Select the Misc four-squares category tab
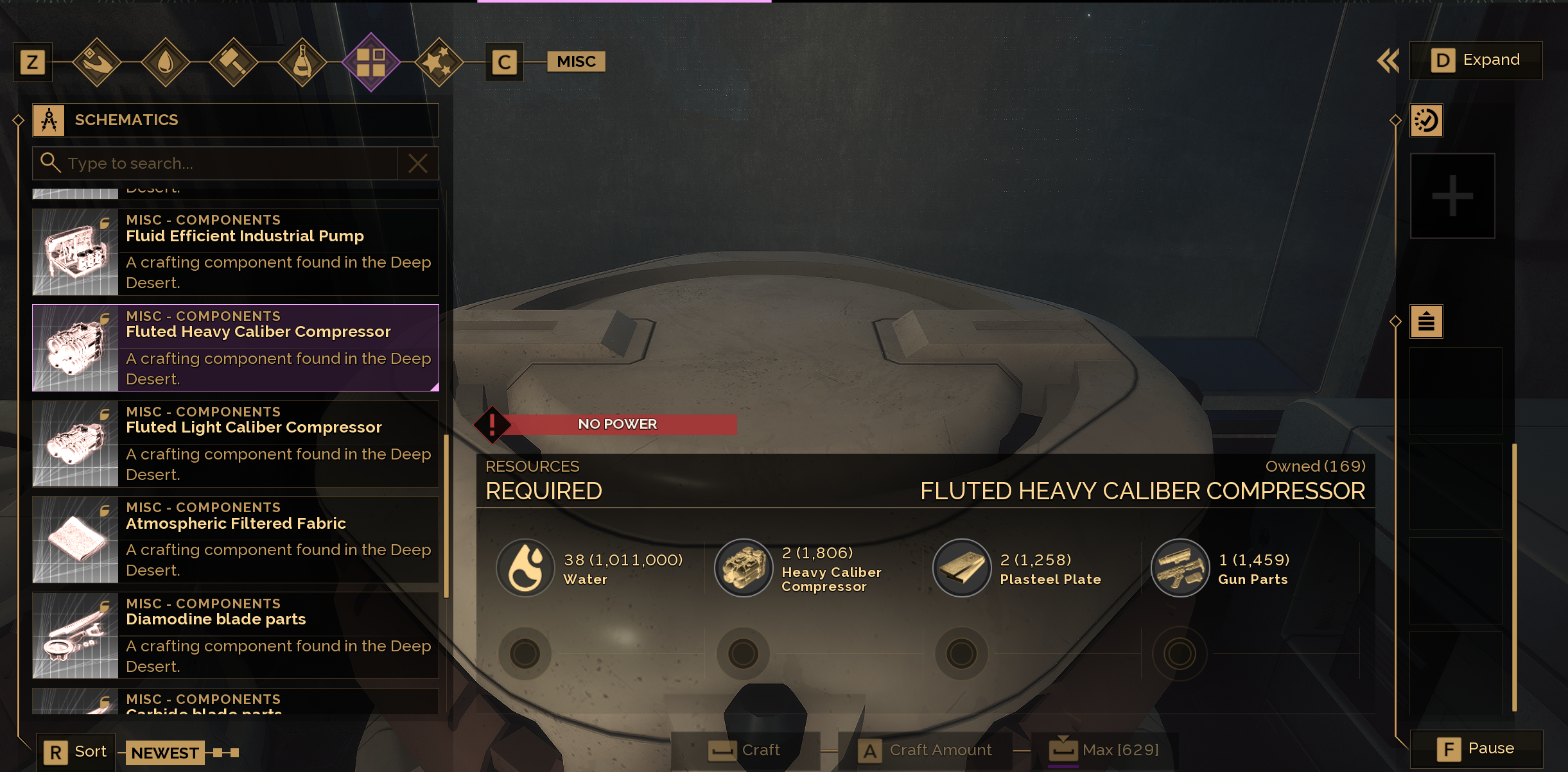1568x772 pixels. [x=371, y=62]
